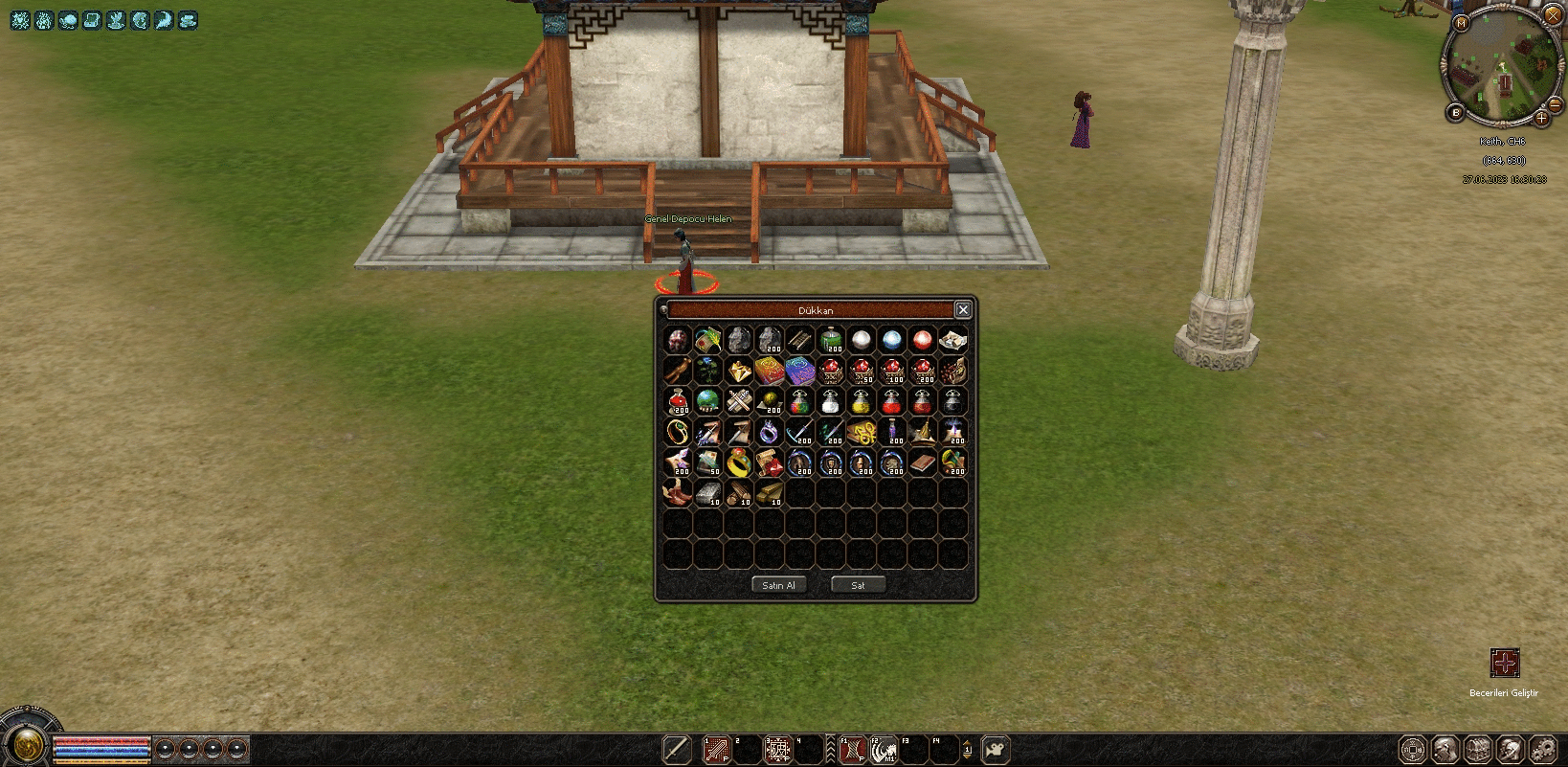This screenshot has height=767, width=1568.
Task: Open the settings gear in bottom bar
Action: coord(1542,749)
